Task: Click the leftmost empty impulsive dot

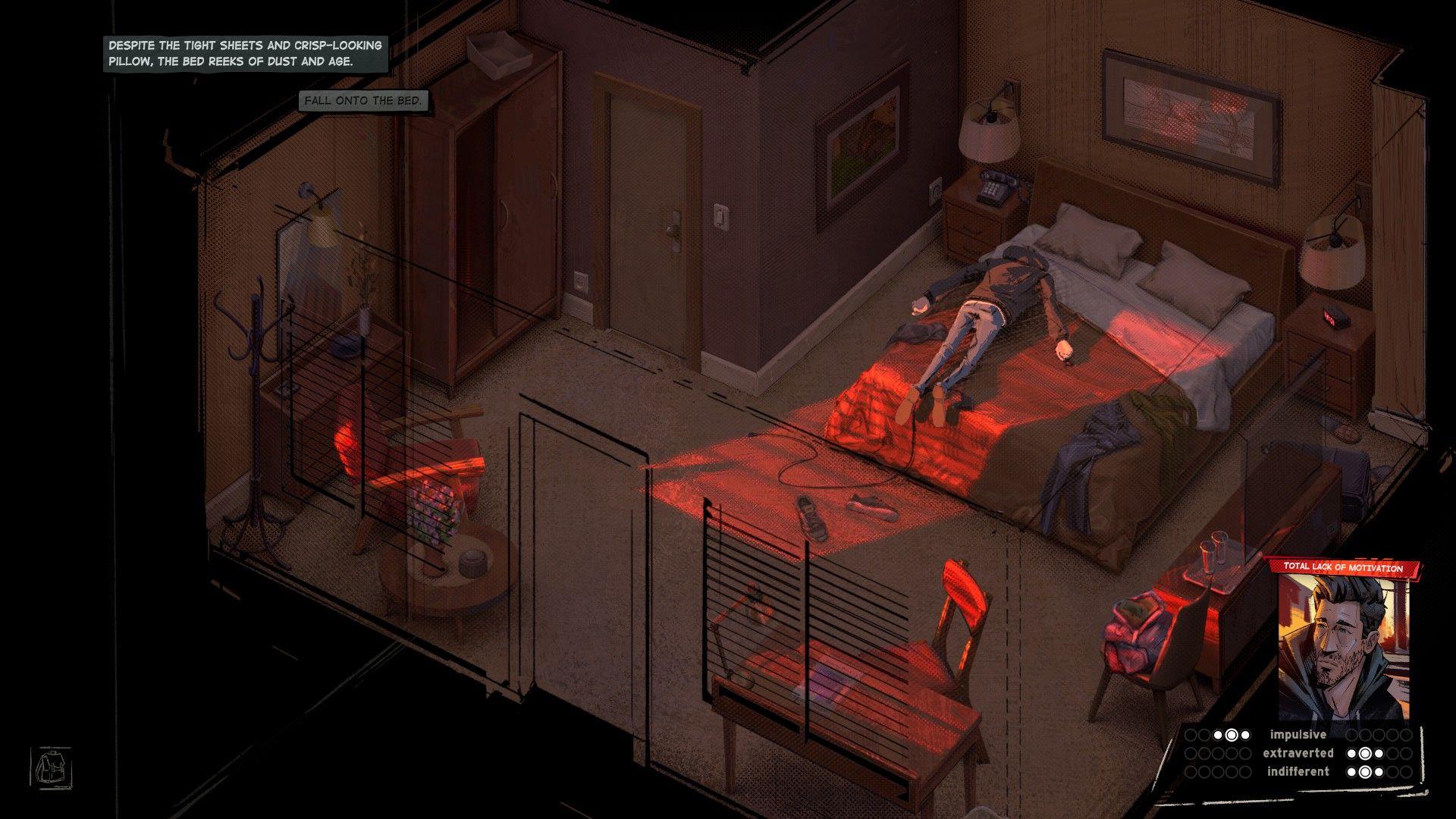Action: pyautogui.click(x=1191, y=735)
